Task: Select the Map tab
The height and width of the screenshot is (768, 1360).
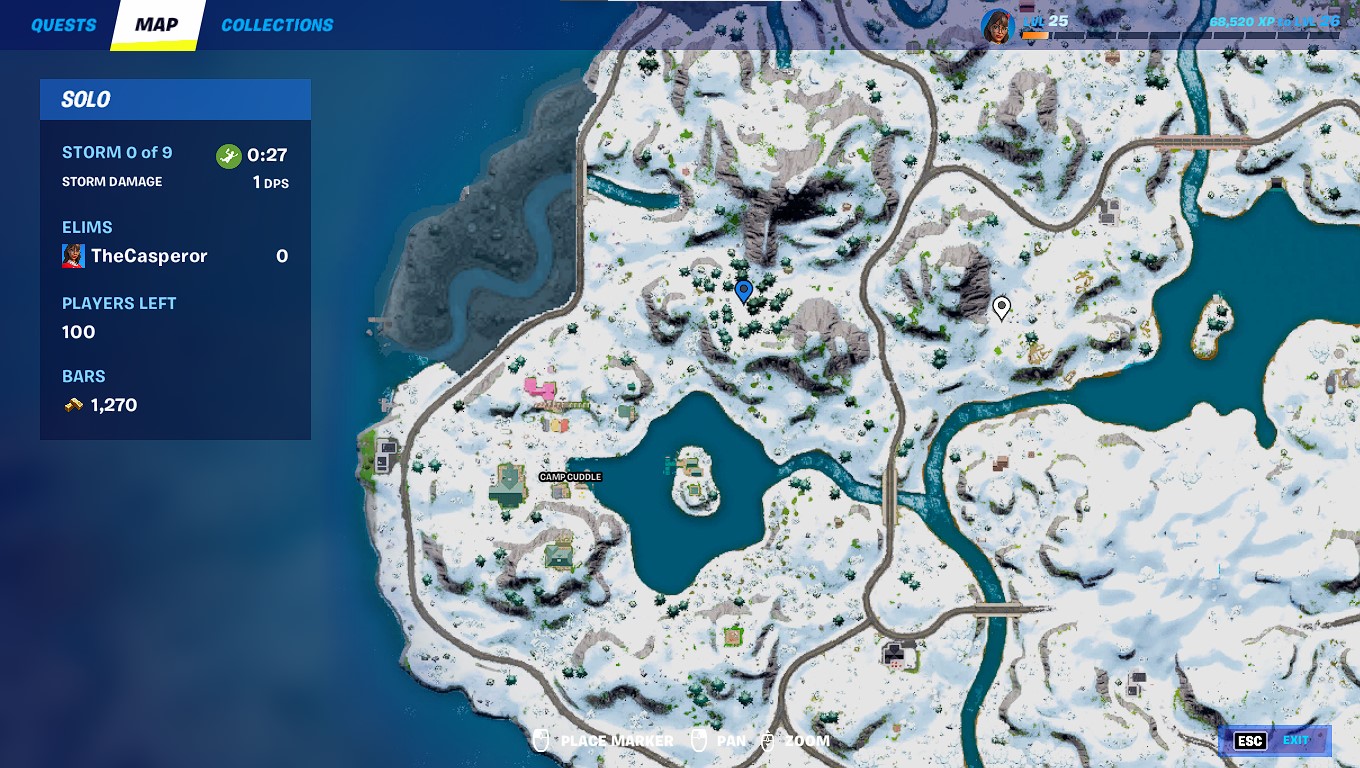Action: pyautogui.click(x=157, y=25)
